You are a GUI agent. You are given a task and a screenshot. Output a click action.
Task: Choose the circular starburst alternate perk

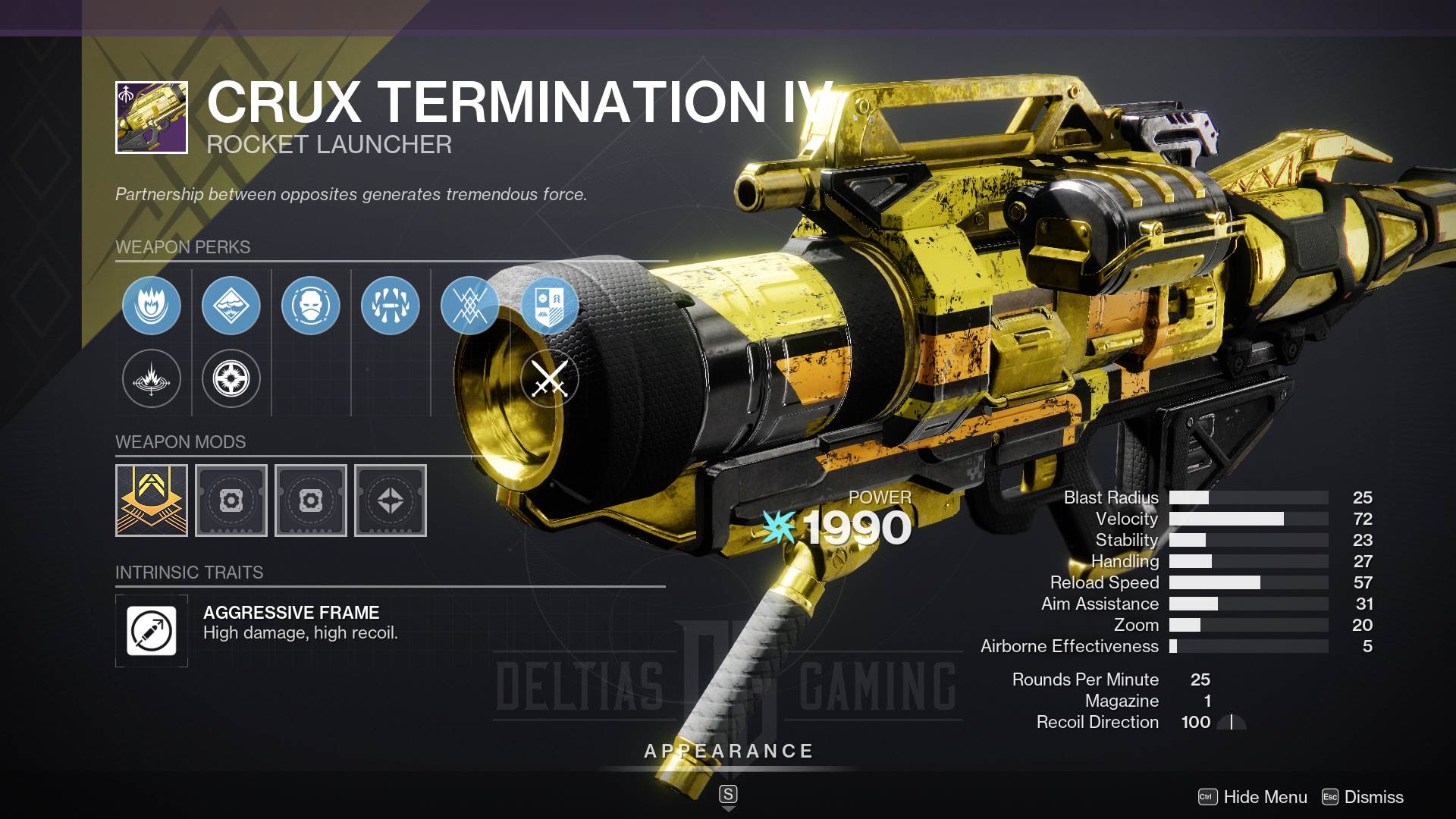pos(231,378)
